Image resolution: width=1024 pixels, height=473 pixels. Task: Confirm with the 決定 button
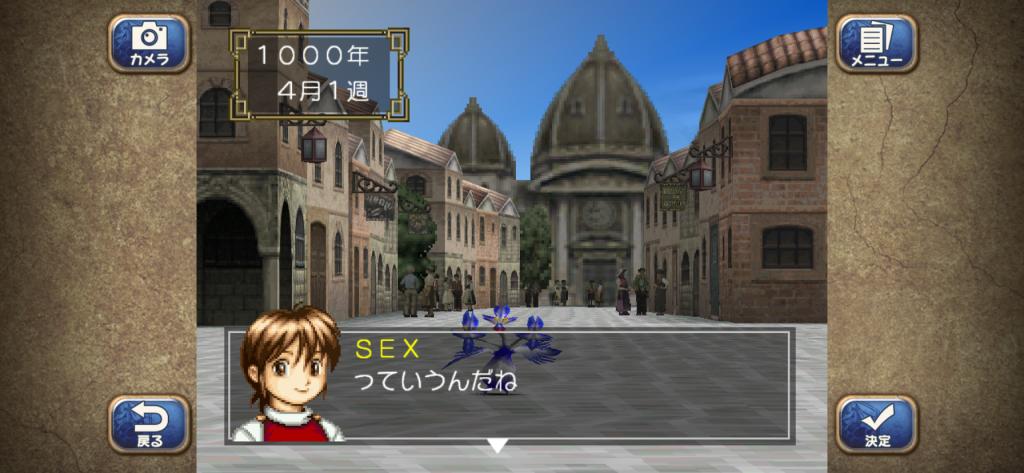[876, 424]
